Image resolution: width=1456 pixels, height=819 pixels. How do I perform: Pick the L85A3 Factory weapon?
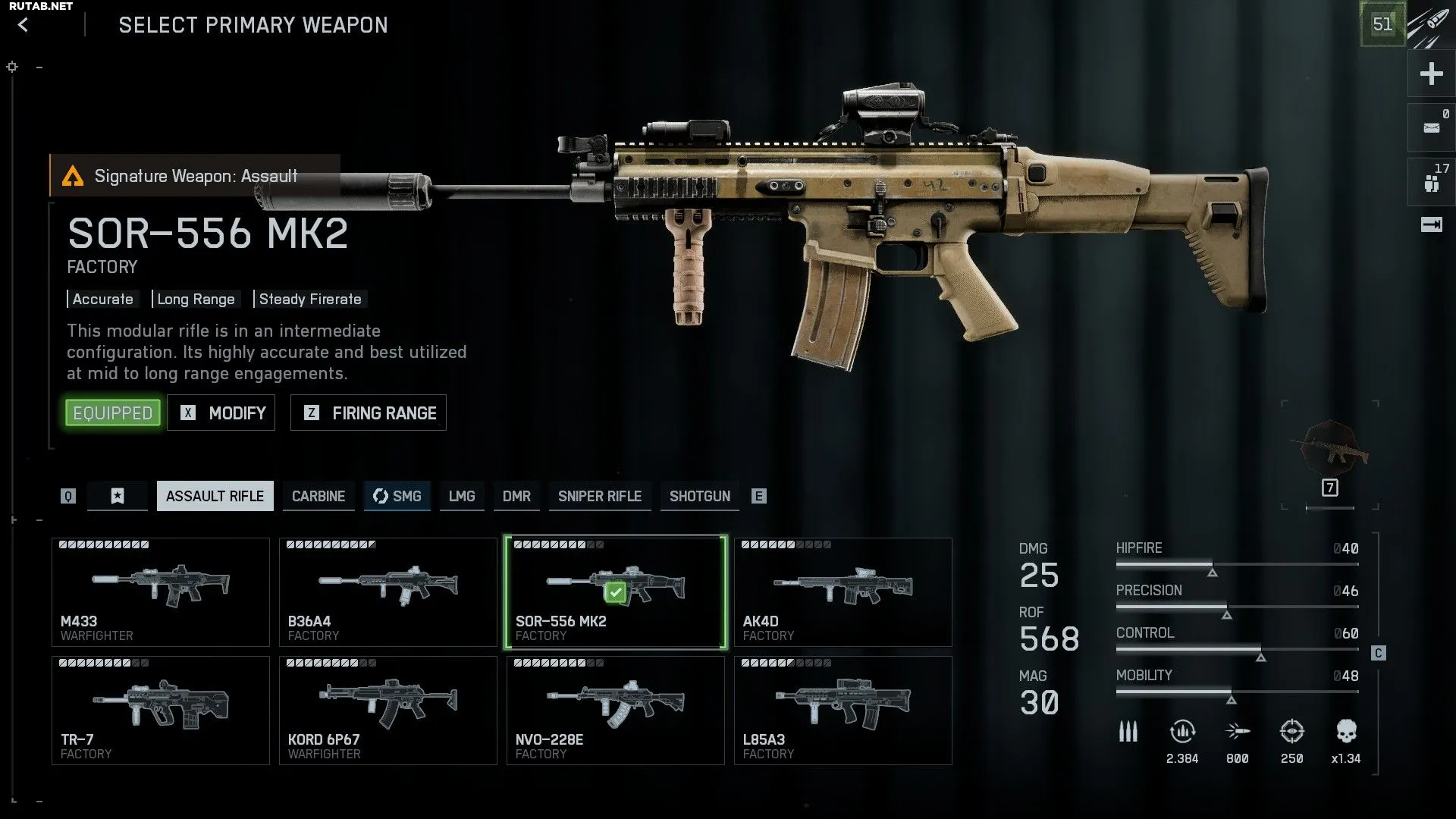(843, 711)
